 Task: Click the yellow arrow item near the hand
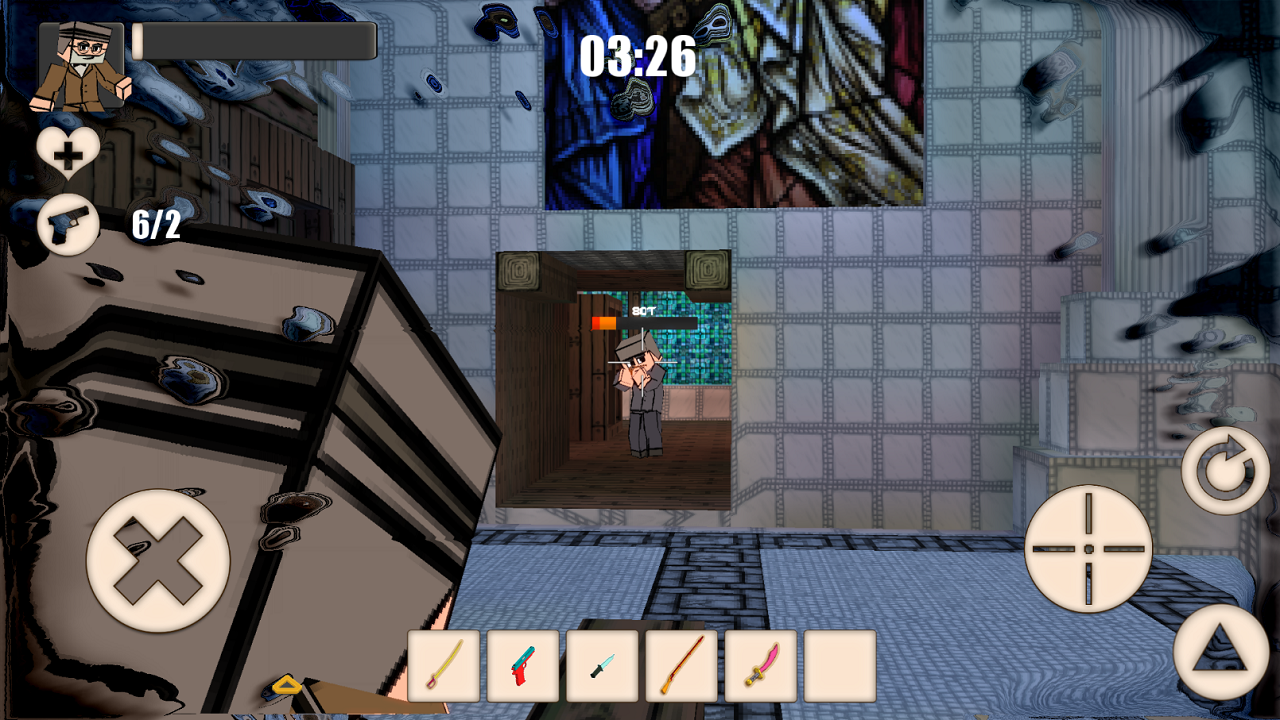pos(287,686)
